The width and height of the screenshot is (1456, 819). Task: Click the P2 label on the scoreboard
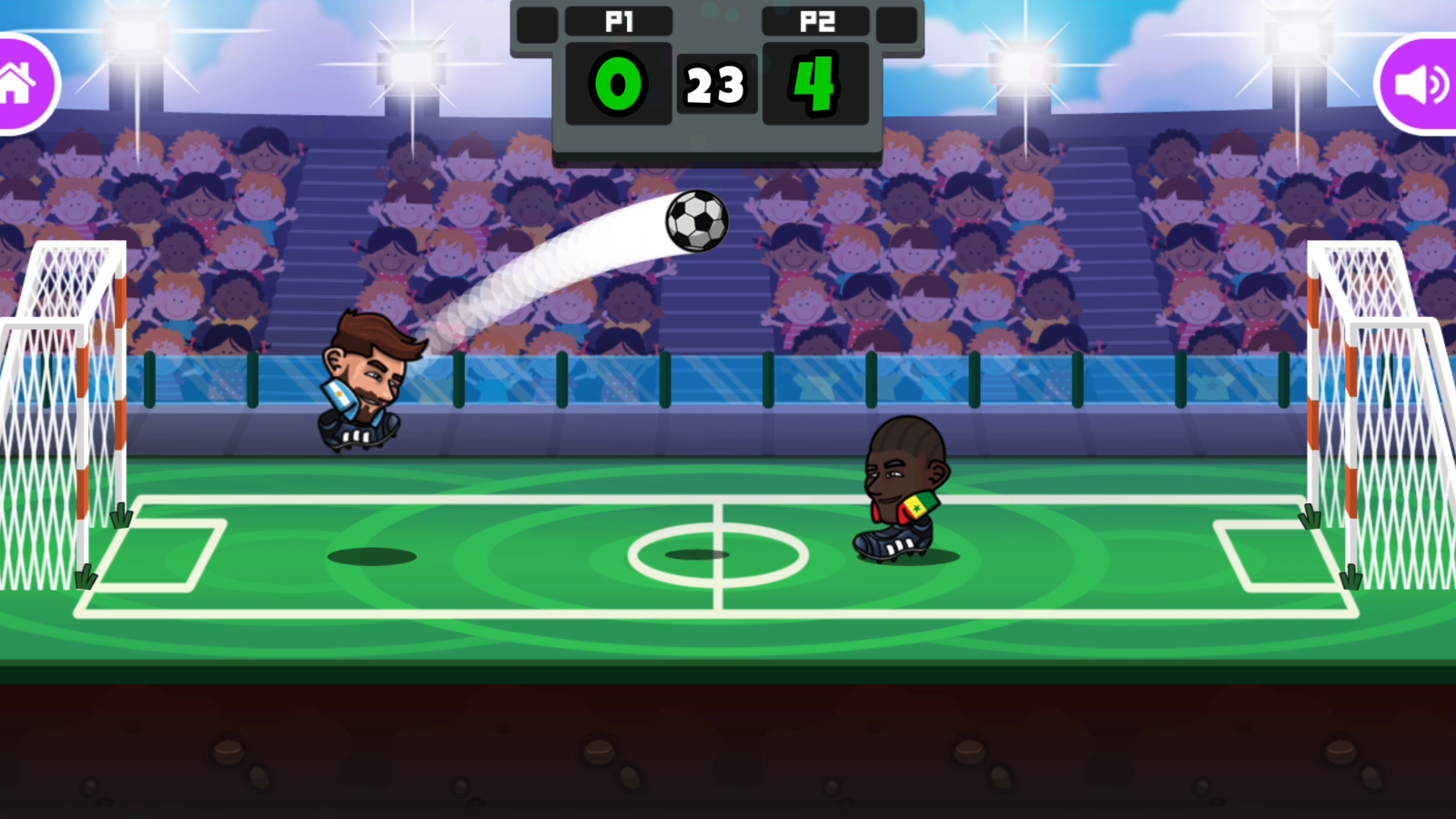[x=814, y=22]
